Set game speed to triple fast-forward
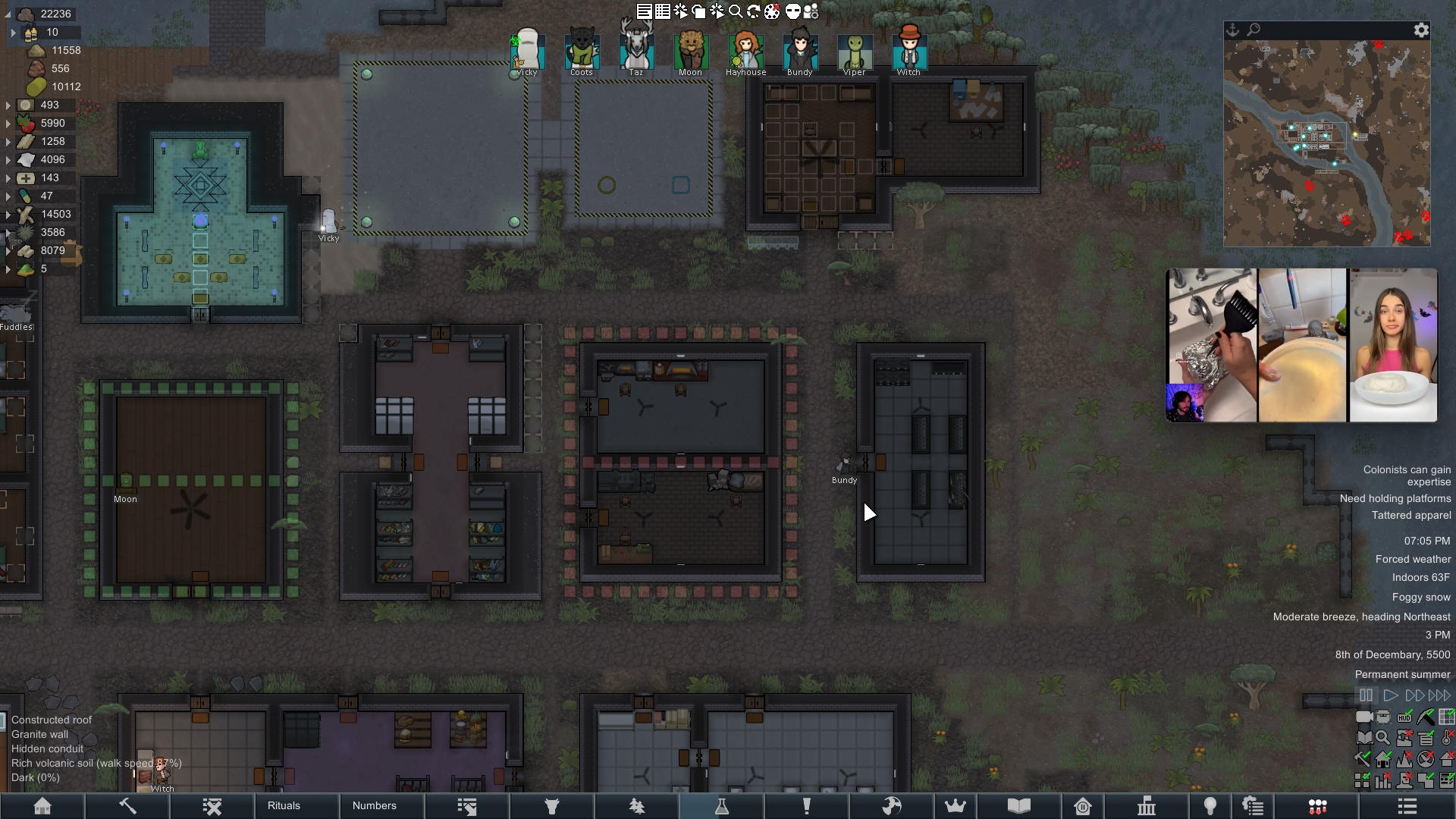This screenshot has height=819, width=1456. pyautogui.click(x=1439, y=695)
